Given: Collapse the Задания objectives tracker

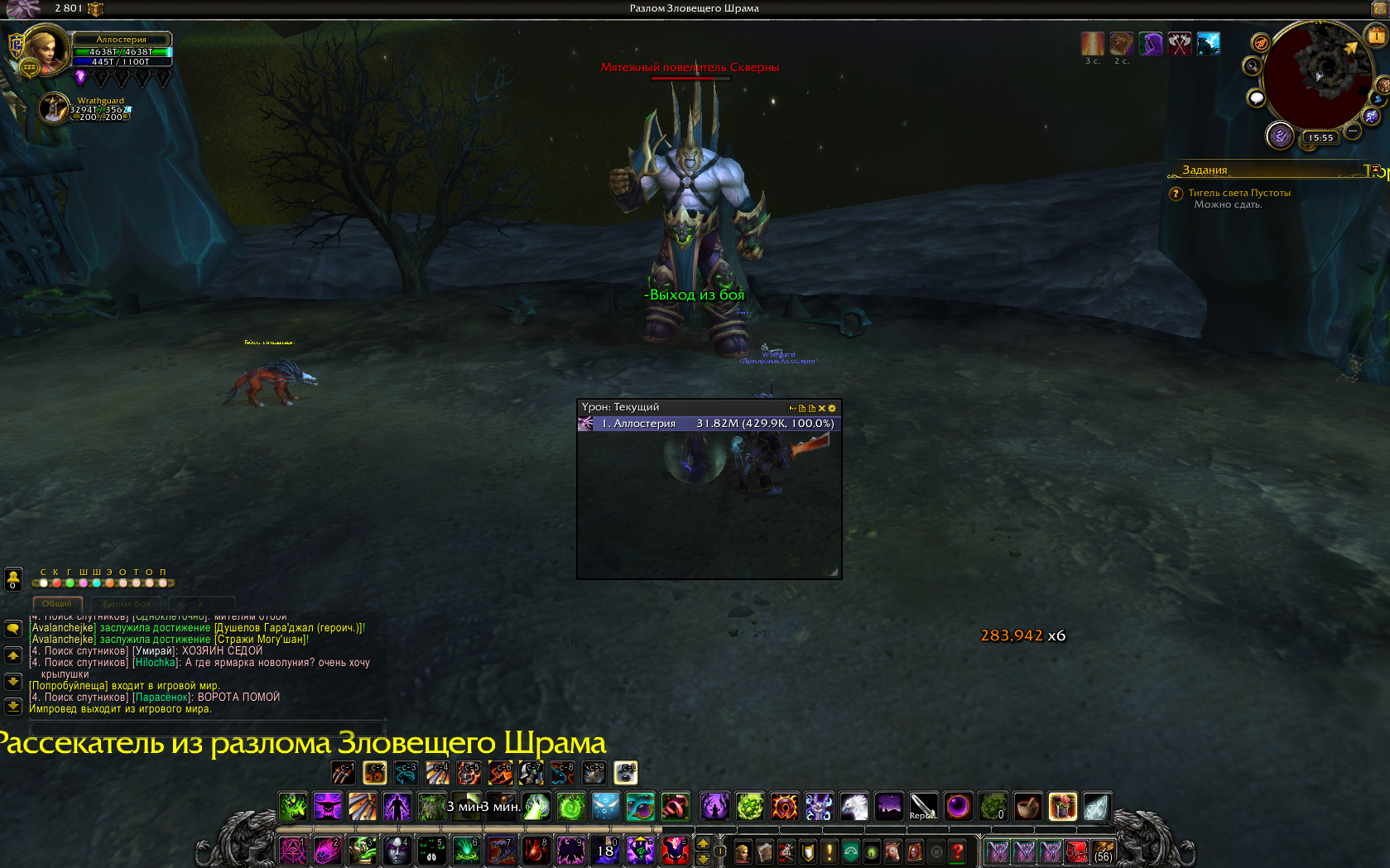Looking at the screenshot, I should click(1375, 170).
